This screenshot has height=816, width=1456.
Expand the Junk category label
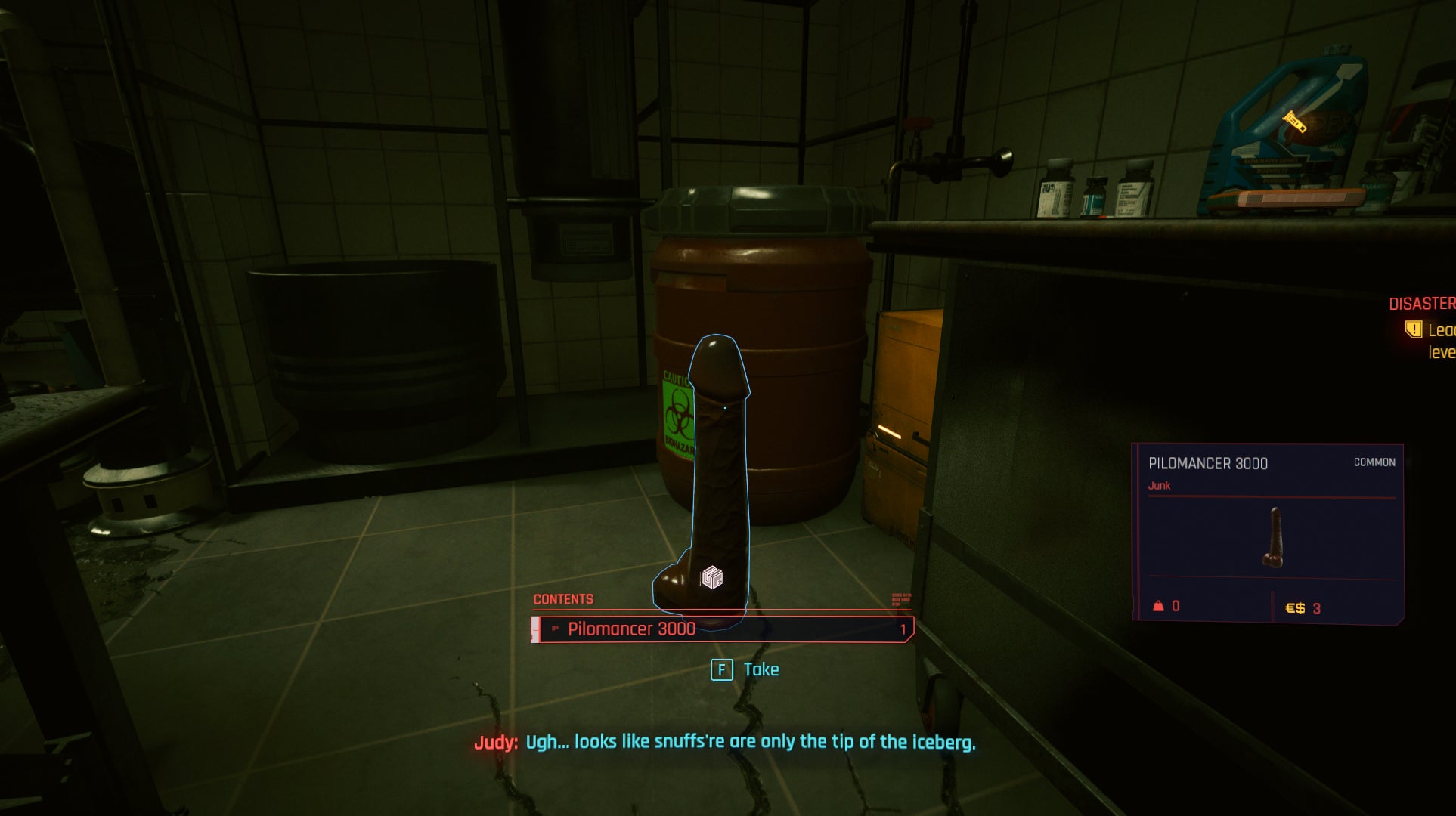[x=1160, y=485]
